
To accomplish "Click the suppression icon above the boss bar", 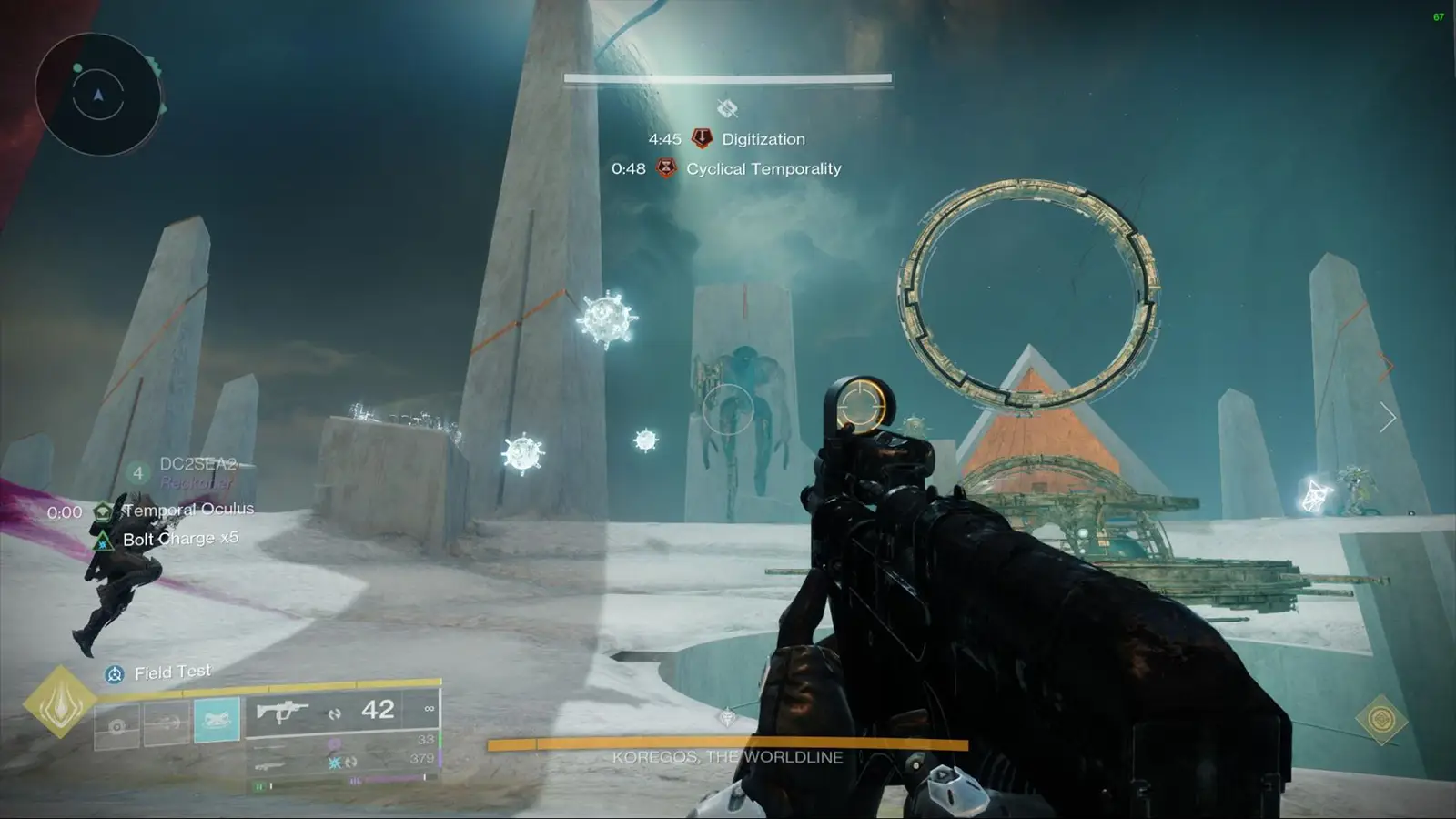I will 727,109.
